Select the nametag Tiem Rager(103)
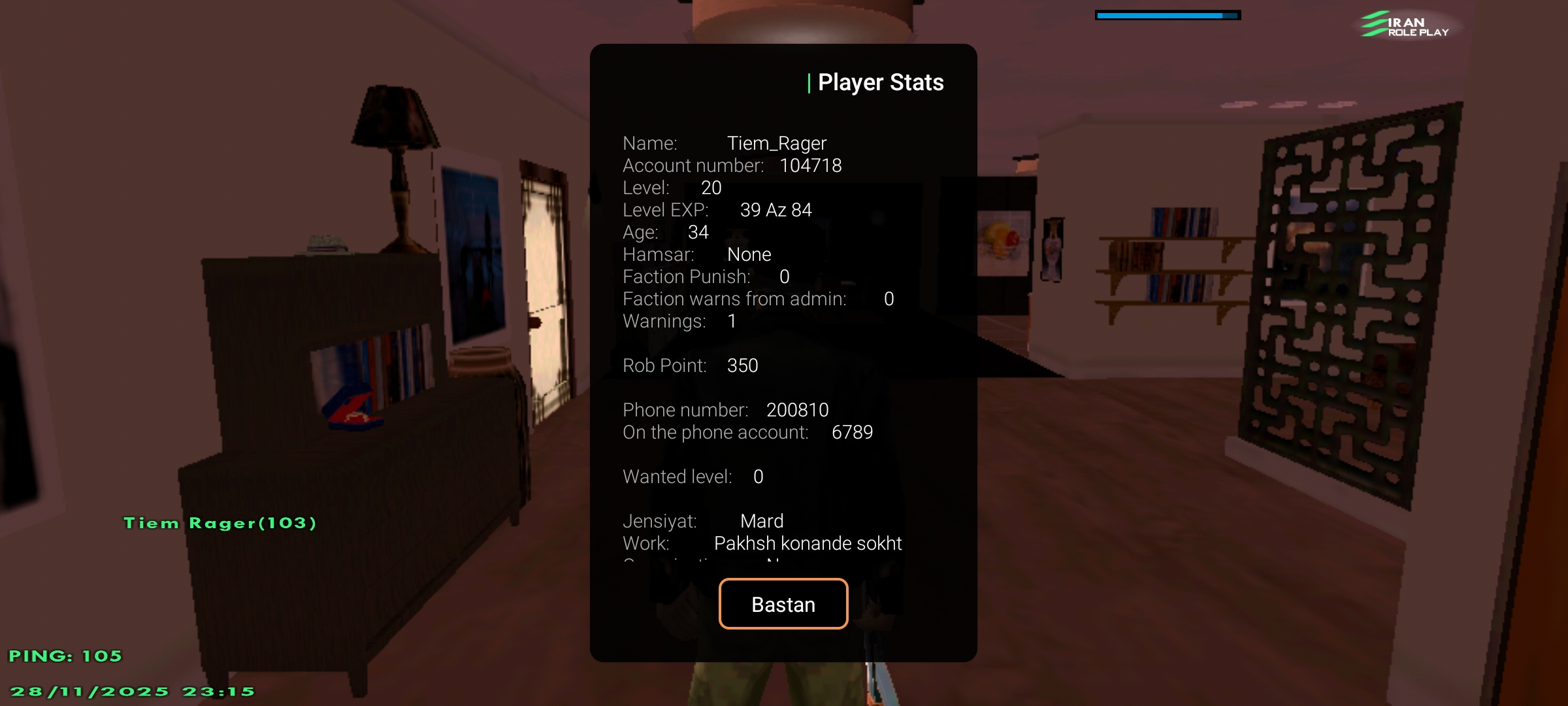The image size is (1568, 706). click(221, 522)
